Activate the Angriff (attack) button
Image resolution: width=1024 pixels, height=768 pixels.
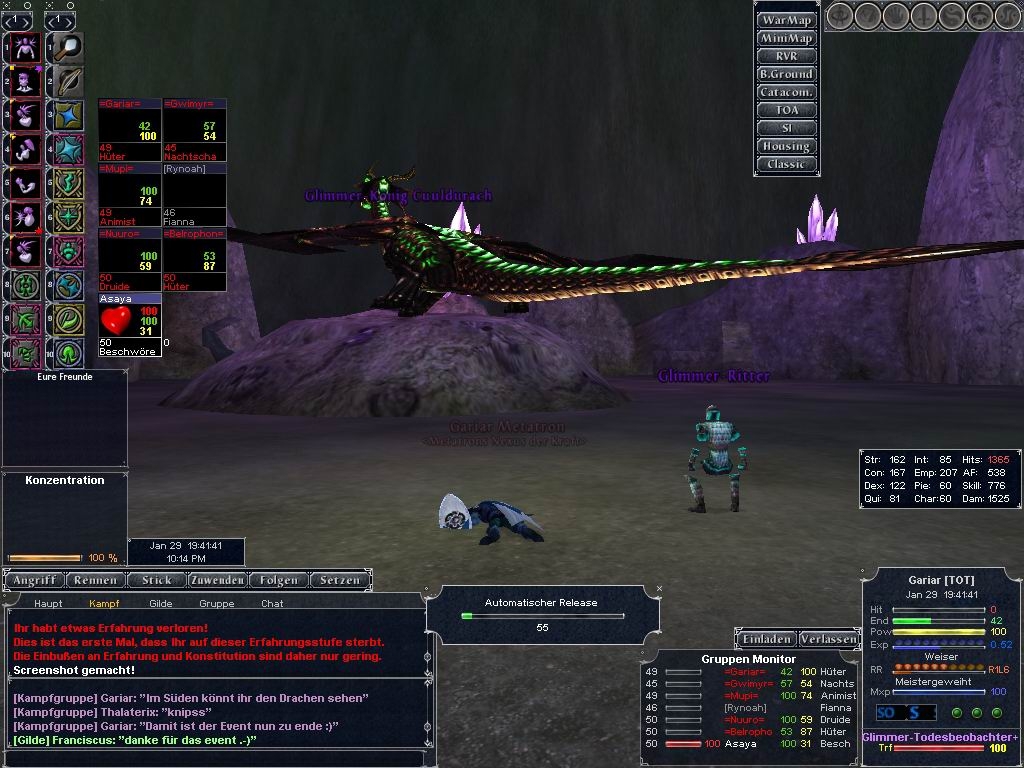click(x=36, y=580)
